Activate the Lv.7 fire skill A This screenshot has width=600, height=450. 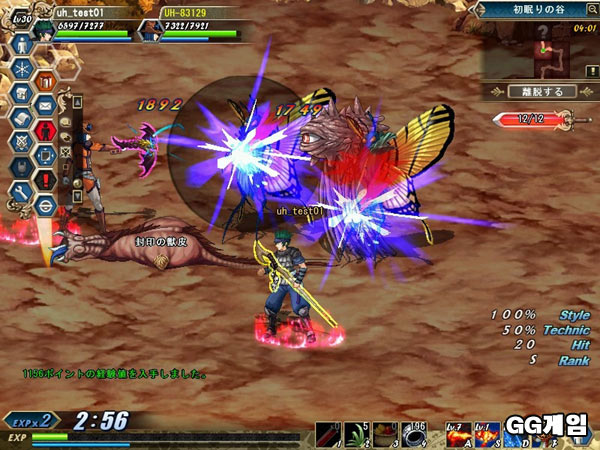(x=457, y=434)
